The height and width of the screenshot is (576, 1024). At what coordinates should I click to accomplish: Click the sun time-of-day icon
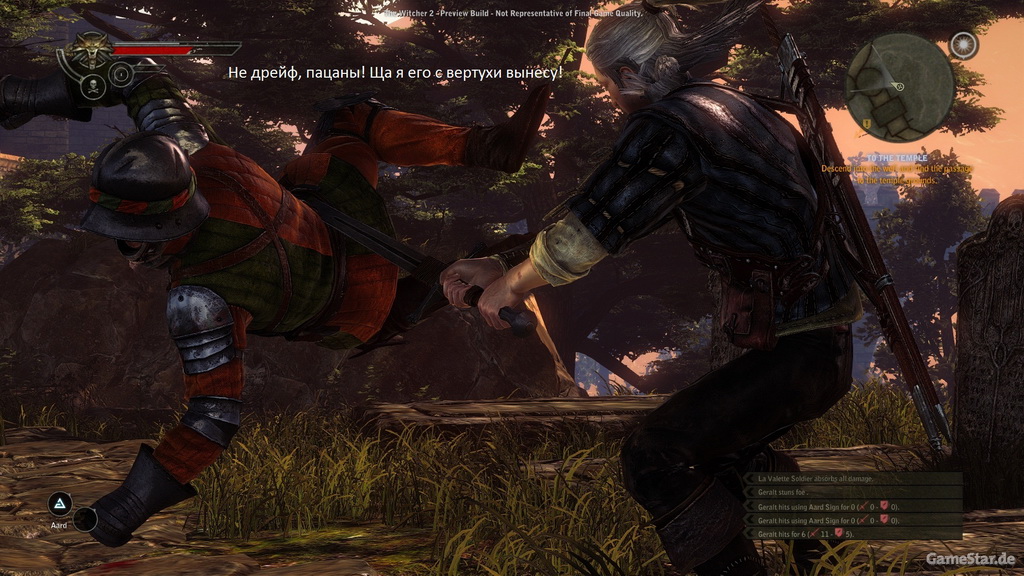click(x=963, y=46)
